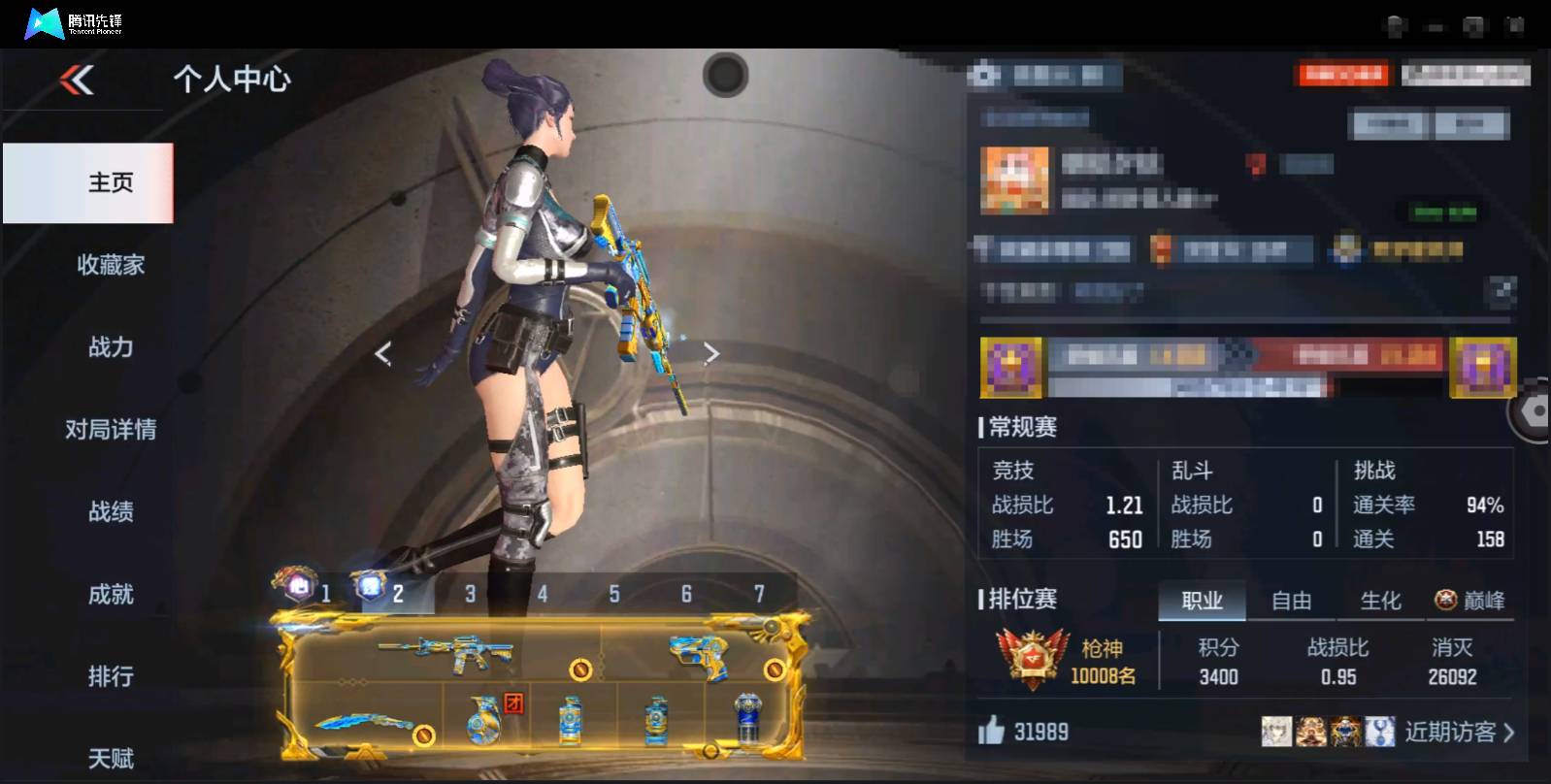Screen dimensions: 1551x784
Task: Select the blue-gold rifle primary weapon slot
Action: pyautogui.click(x=446, y=653)
